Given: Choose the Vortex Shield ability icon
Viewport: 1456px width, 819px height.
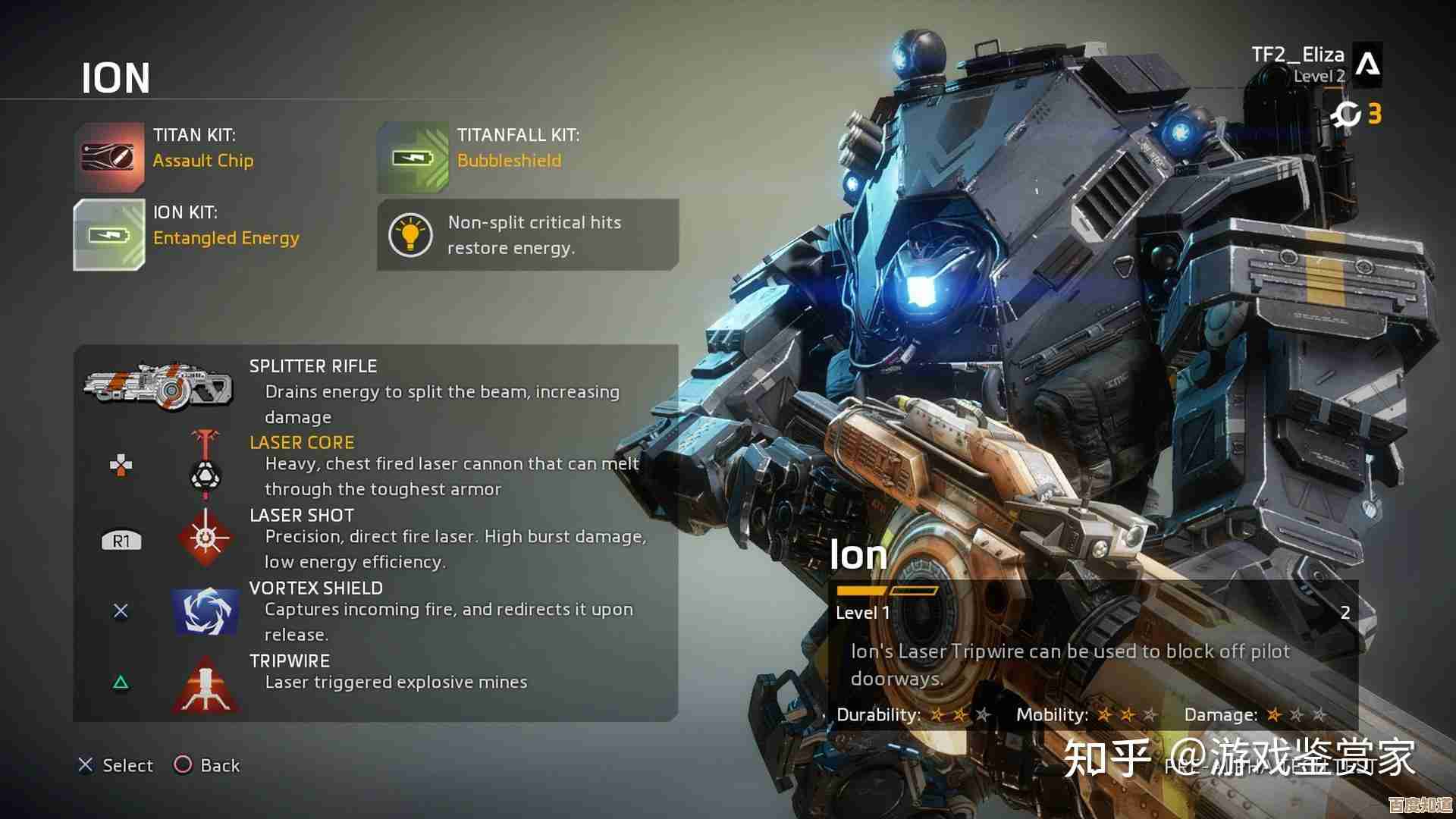Looking at the screenshot, I should click(x=206, y=610).
